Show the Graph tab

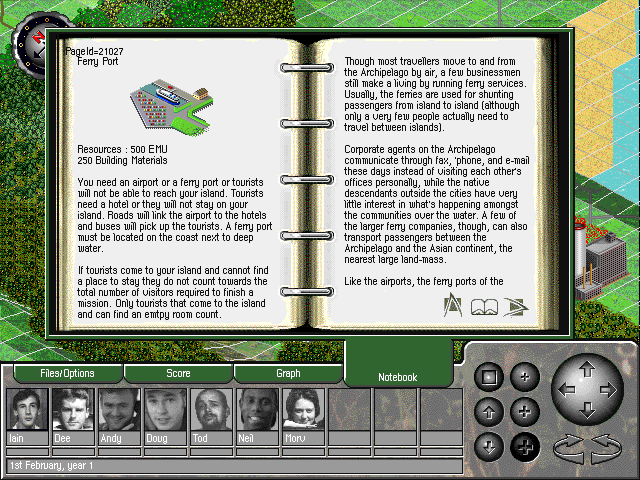(288, 374)
